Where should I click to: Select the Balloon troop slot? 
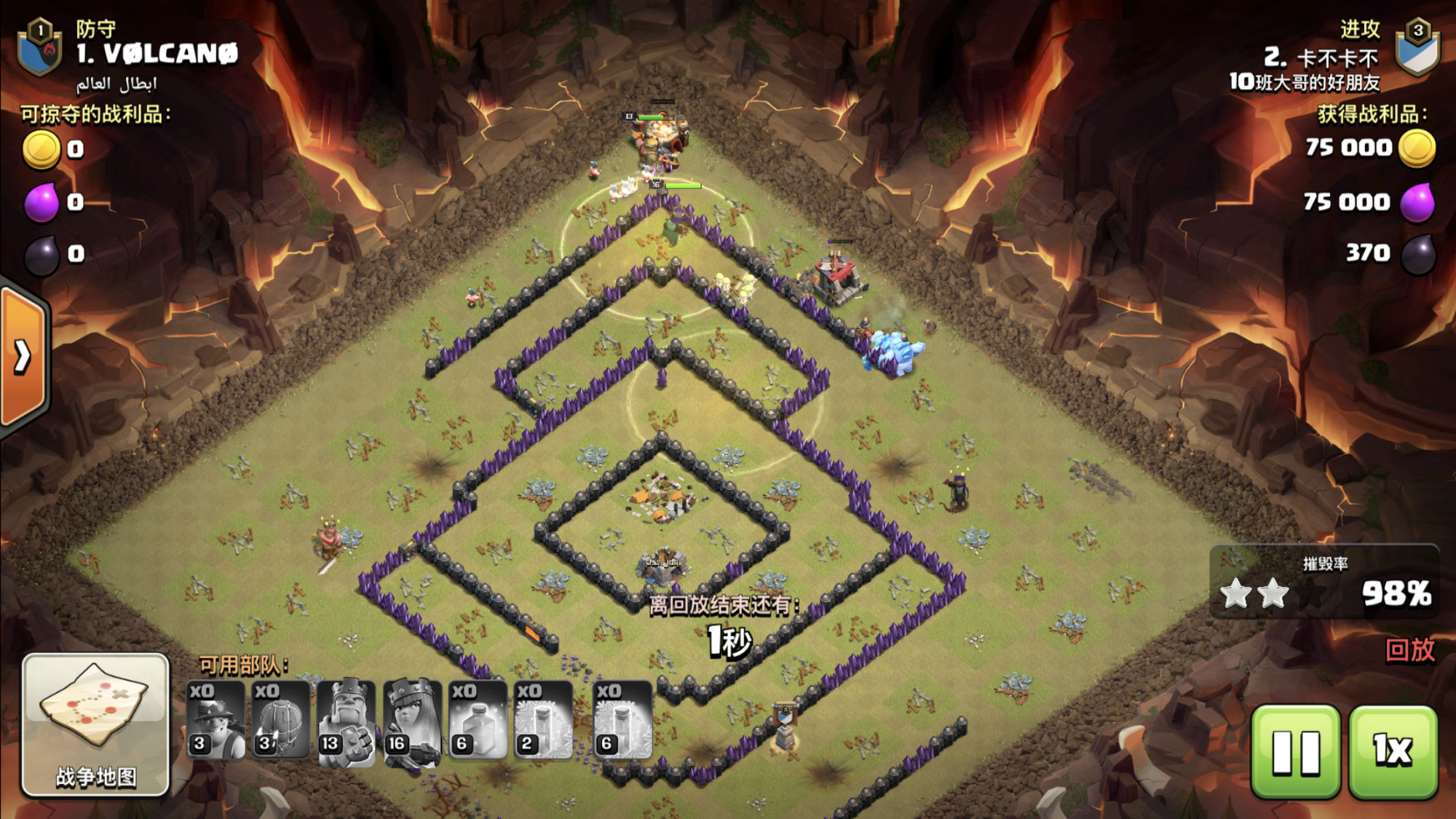coord(281,721)
